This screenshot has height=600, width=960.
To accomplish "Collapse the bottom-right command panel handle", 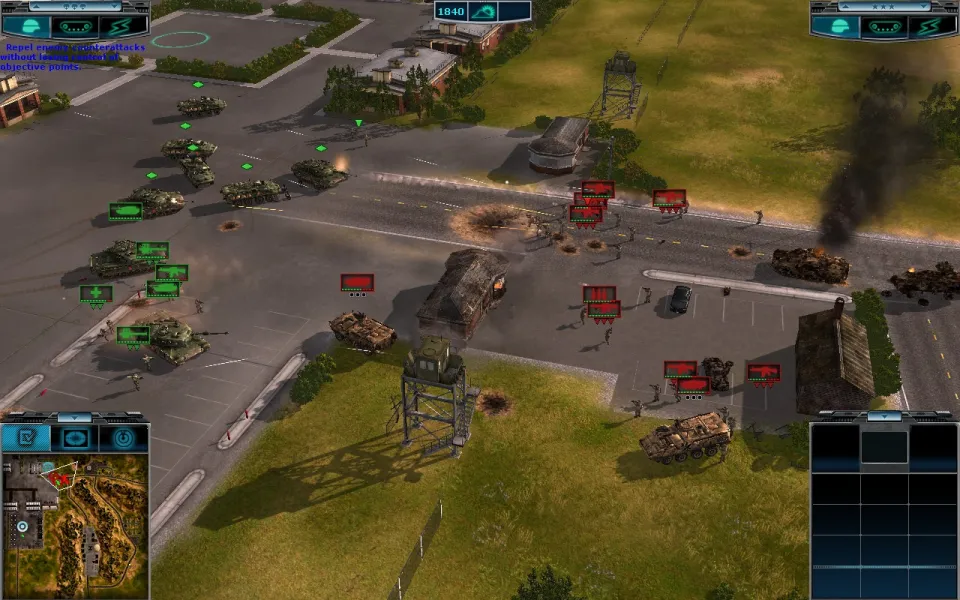I will point(884,415).
